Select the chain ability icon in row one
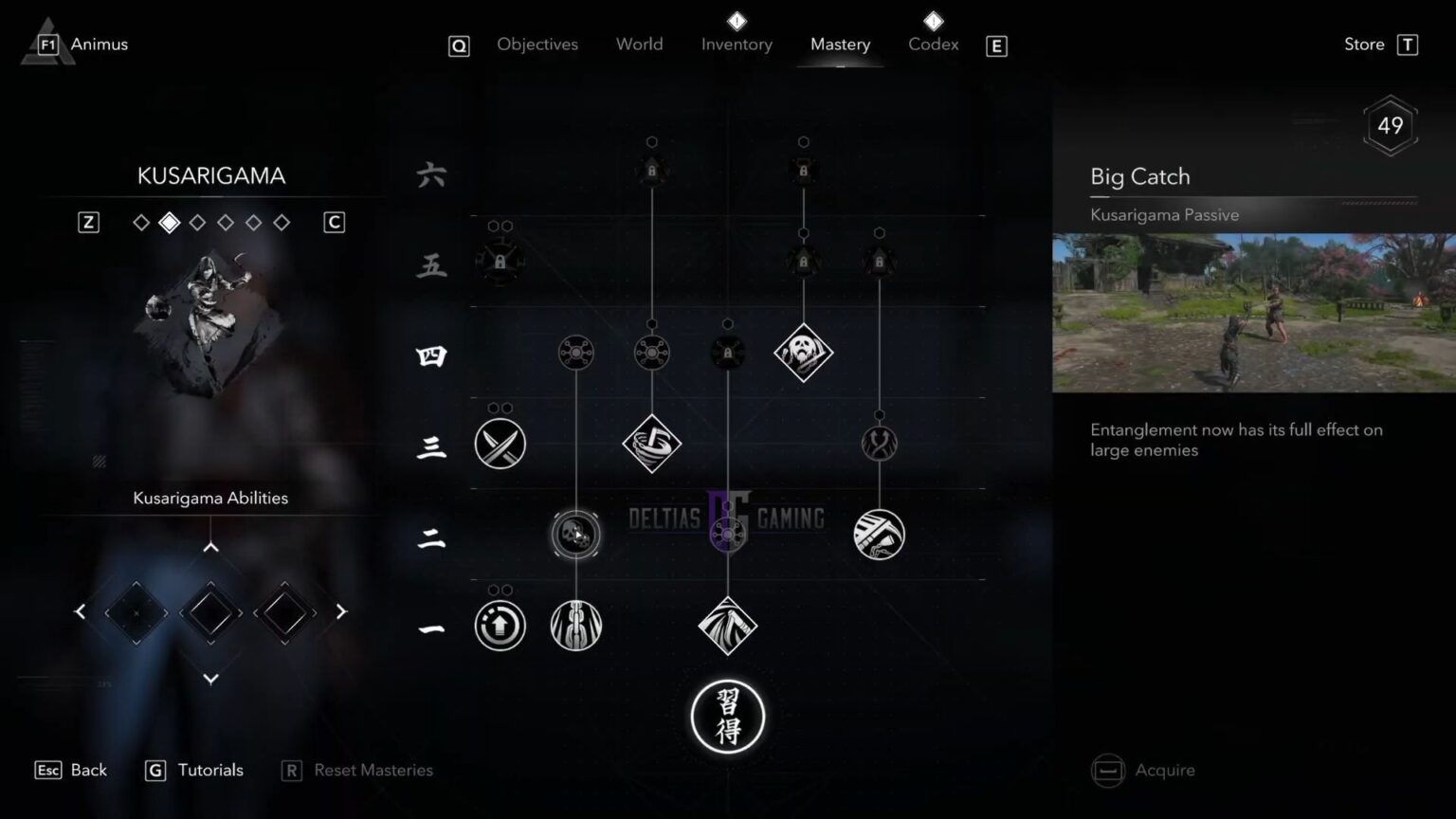The width and height of the screenshot is (1456, 819). 575,626
